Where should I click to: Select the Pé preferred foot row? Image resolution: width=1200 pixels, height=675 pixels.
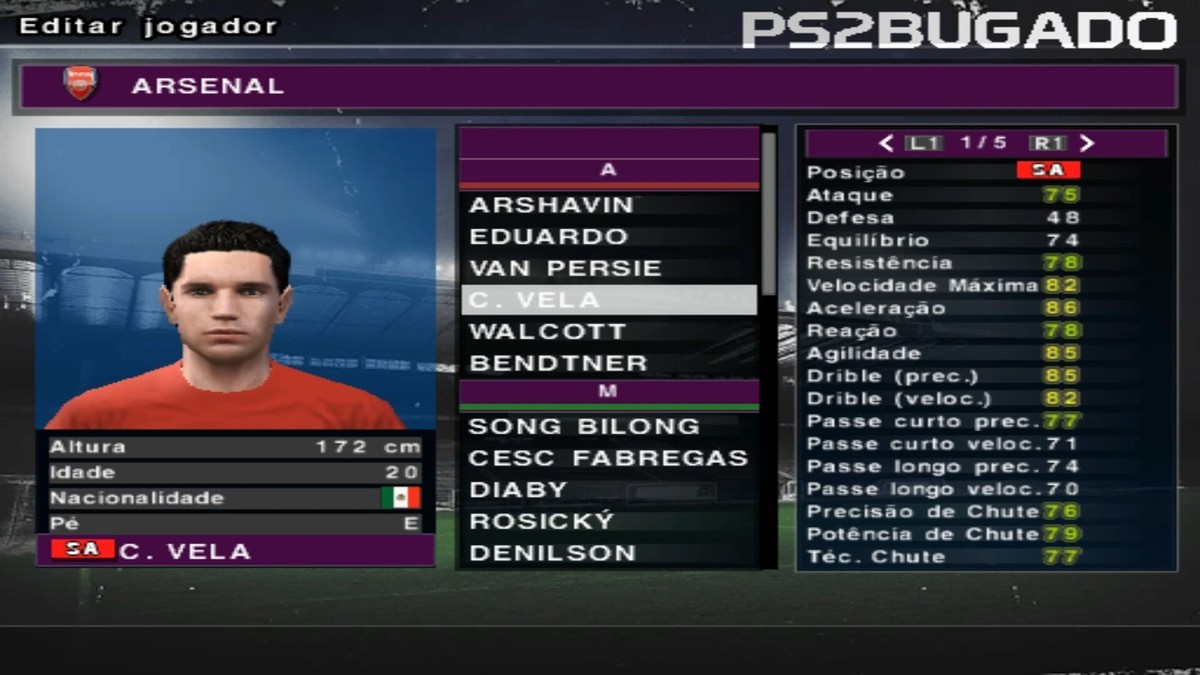click(x=235, y=523)
